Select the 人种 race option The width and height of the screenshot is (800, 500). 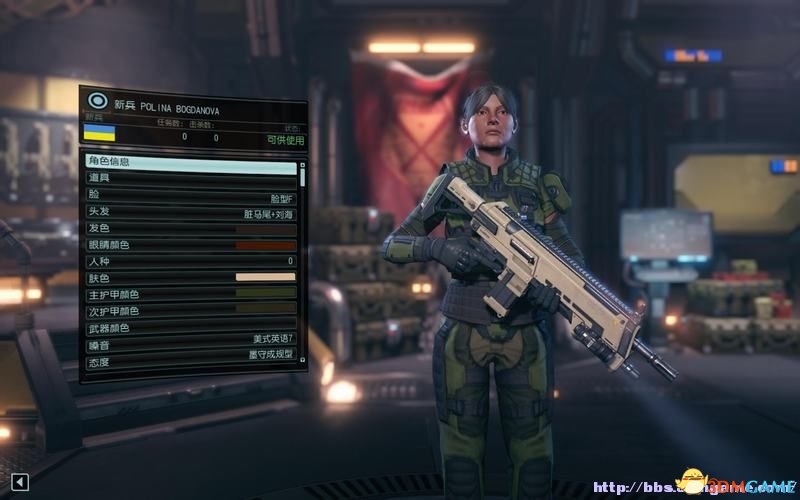[x=190, y=261]
